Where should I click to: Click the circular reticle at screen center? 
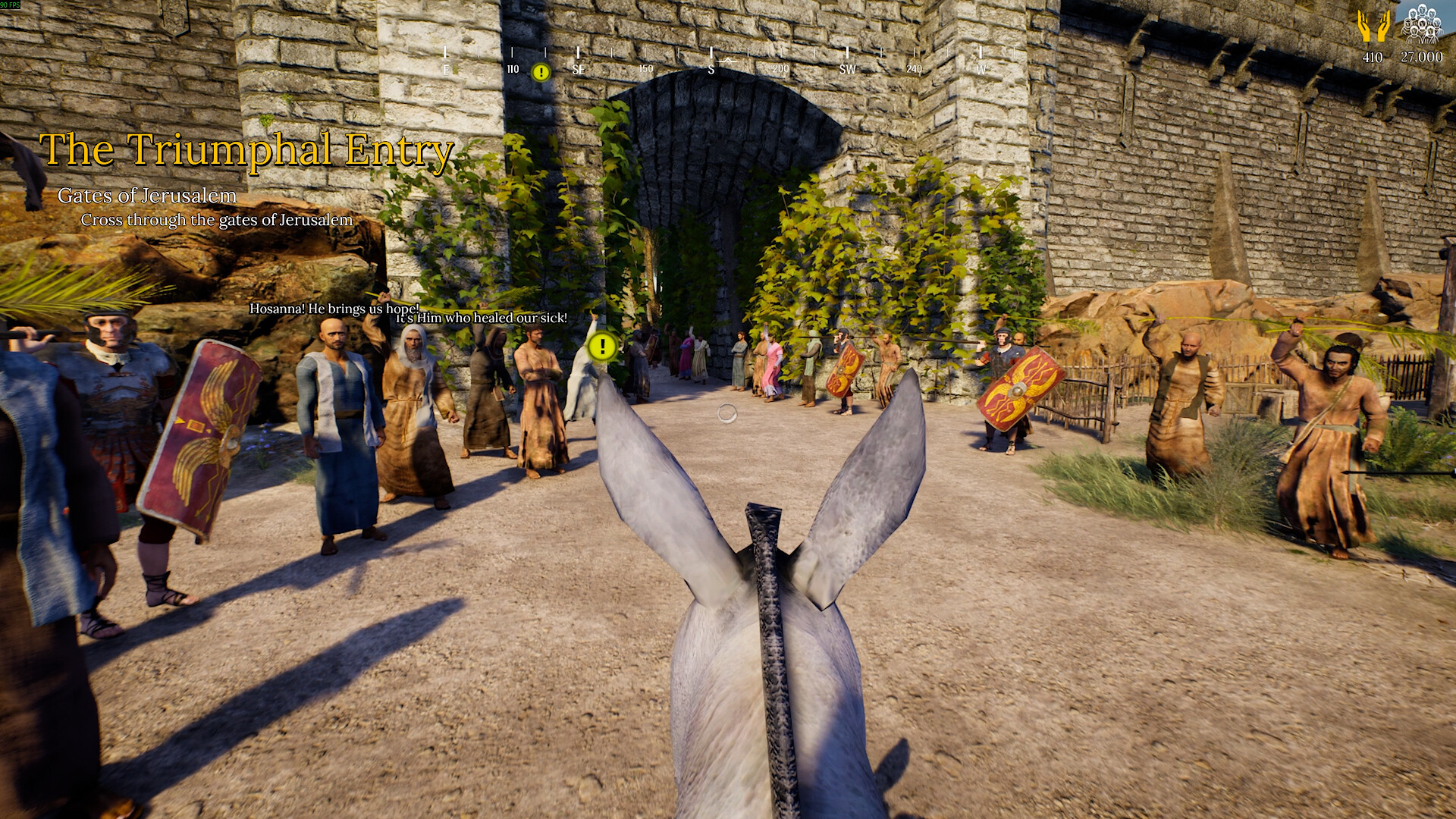726,411
